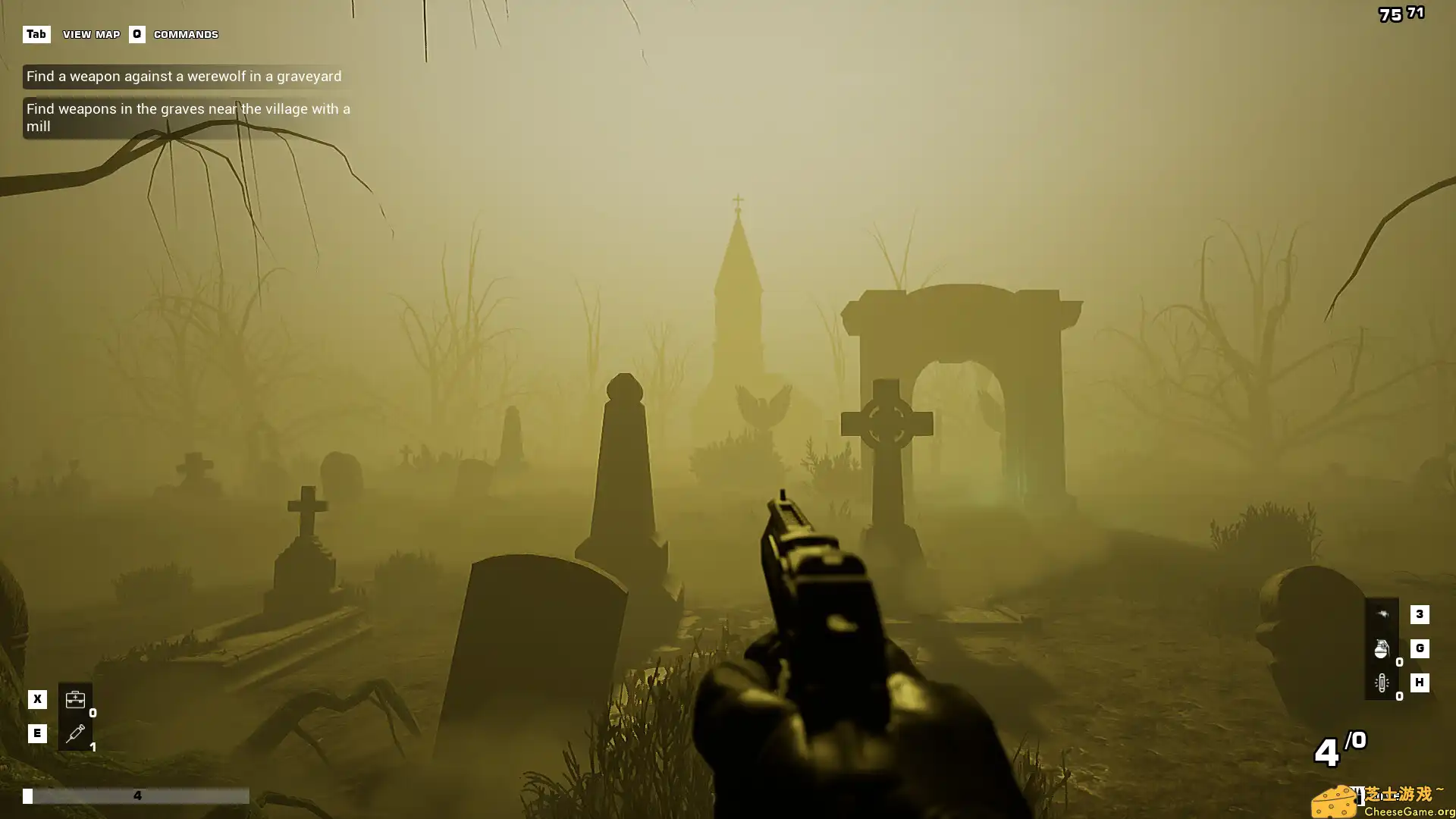Select the melee weapon slot icon
Image resolution: width=1456 pixels, height=819 pixels.
pos(1382,614)
